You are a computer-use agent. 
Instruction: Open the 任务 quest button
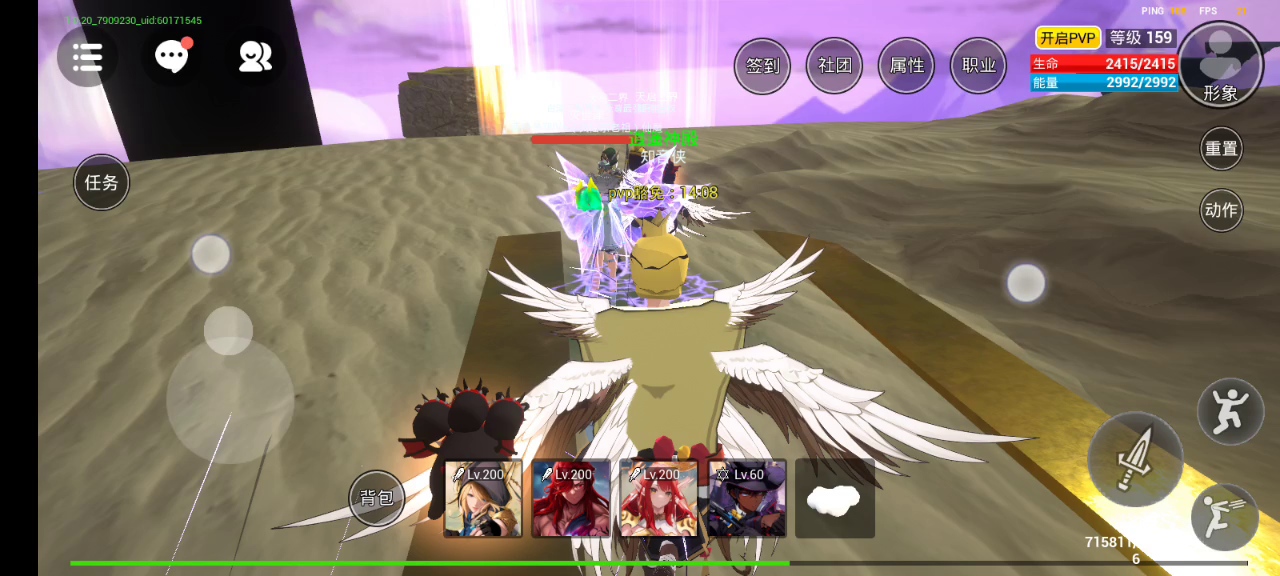pyautogui.click(x=102, y=182)
